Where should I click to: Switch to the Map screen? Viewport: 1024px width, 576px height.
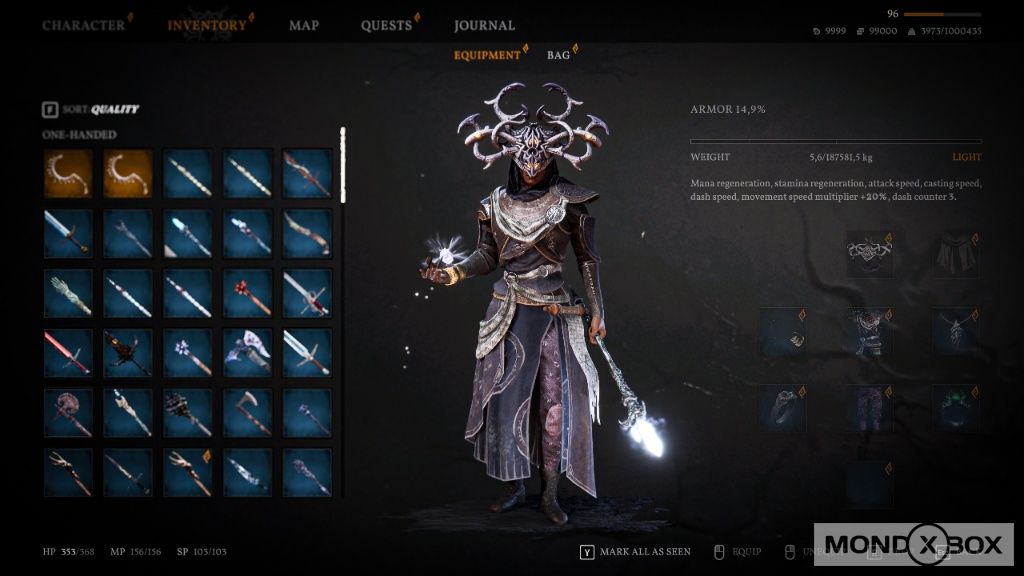(303, 25)
